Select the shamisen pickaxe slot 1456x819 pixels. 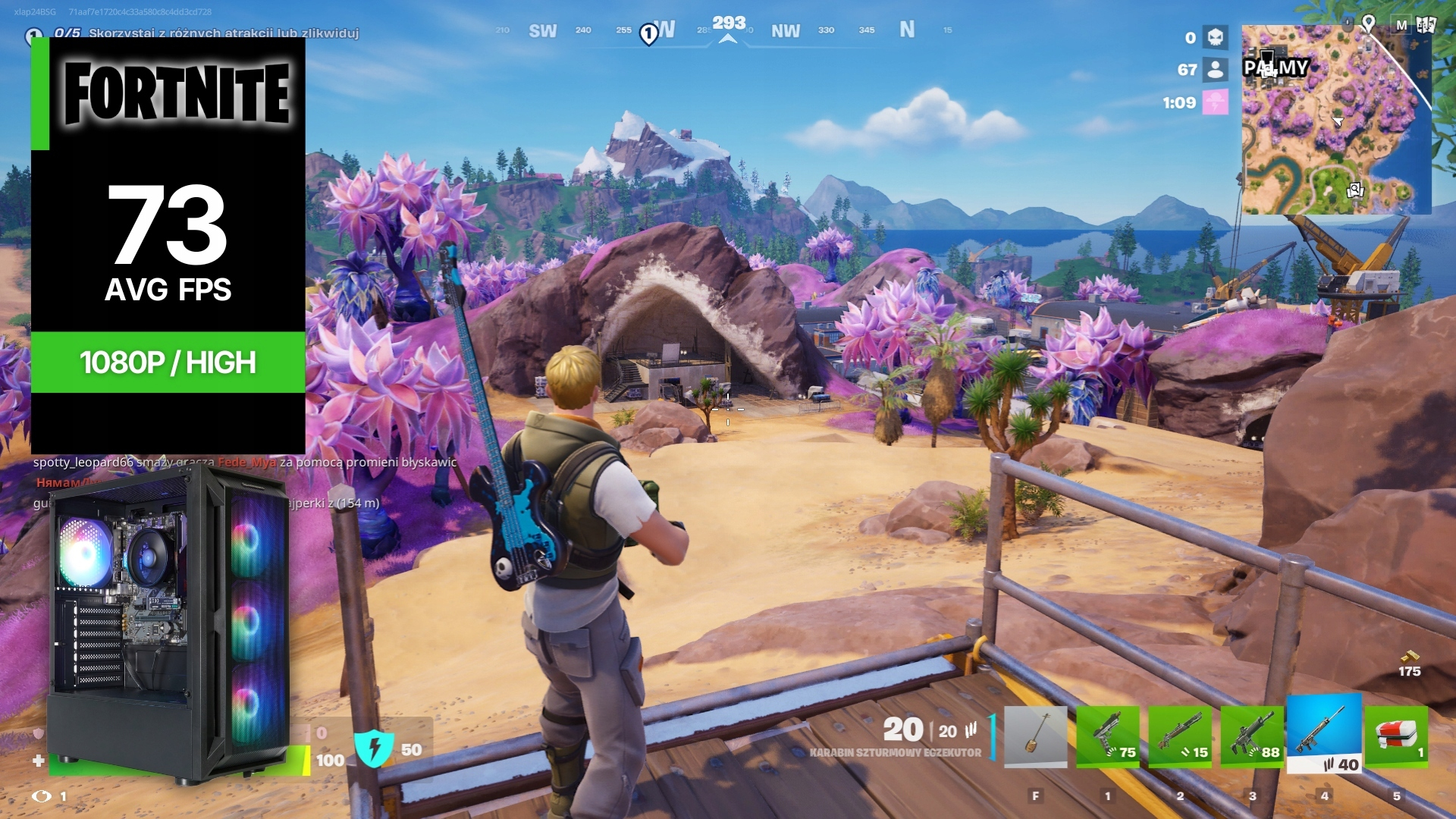(x=1035, y=736)
